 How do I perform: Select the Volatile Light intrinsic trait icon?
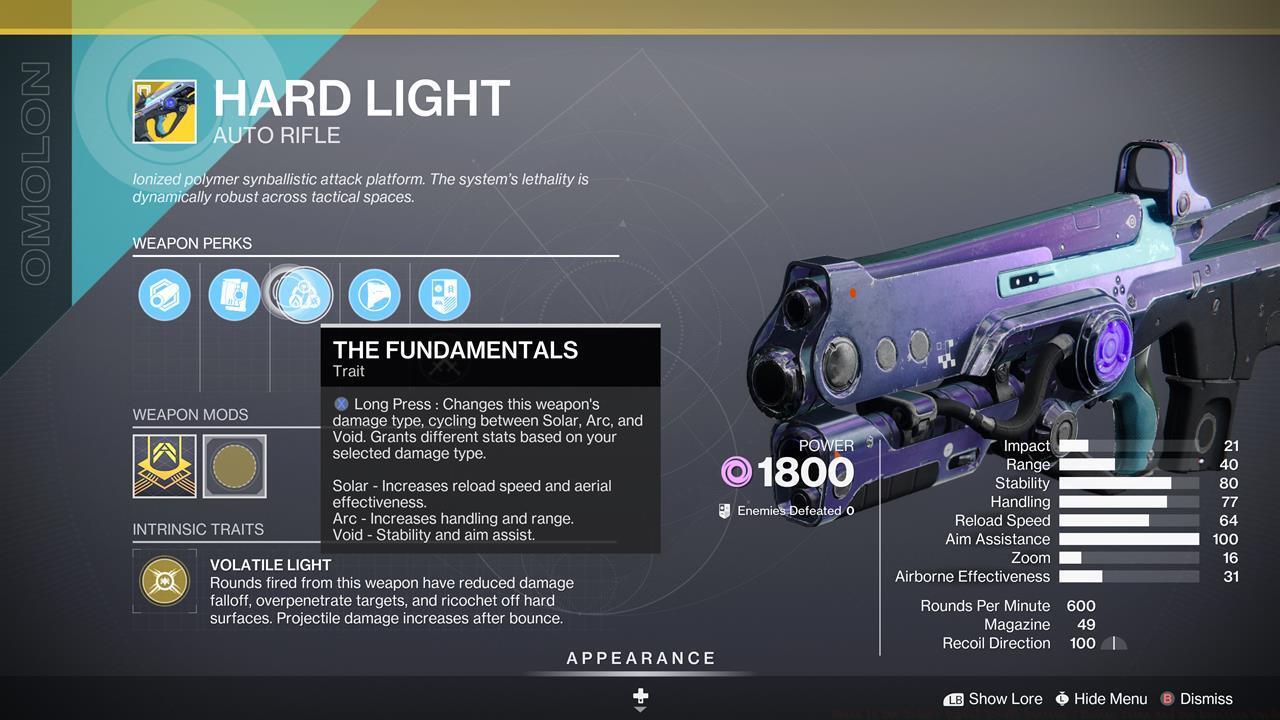(164, 580)
